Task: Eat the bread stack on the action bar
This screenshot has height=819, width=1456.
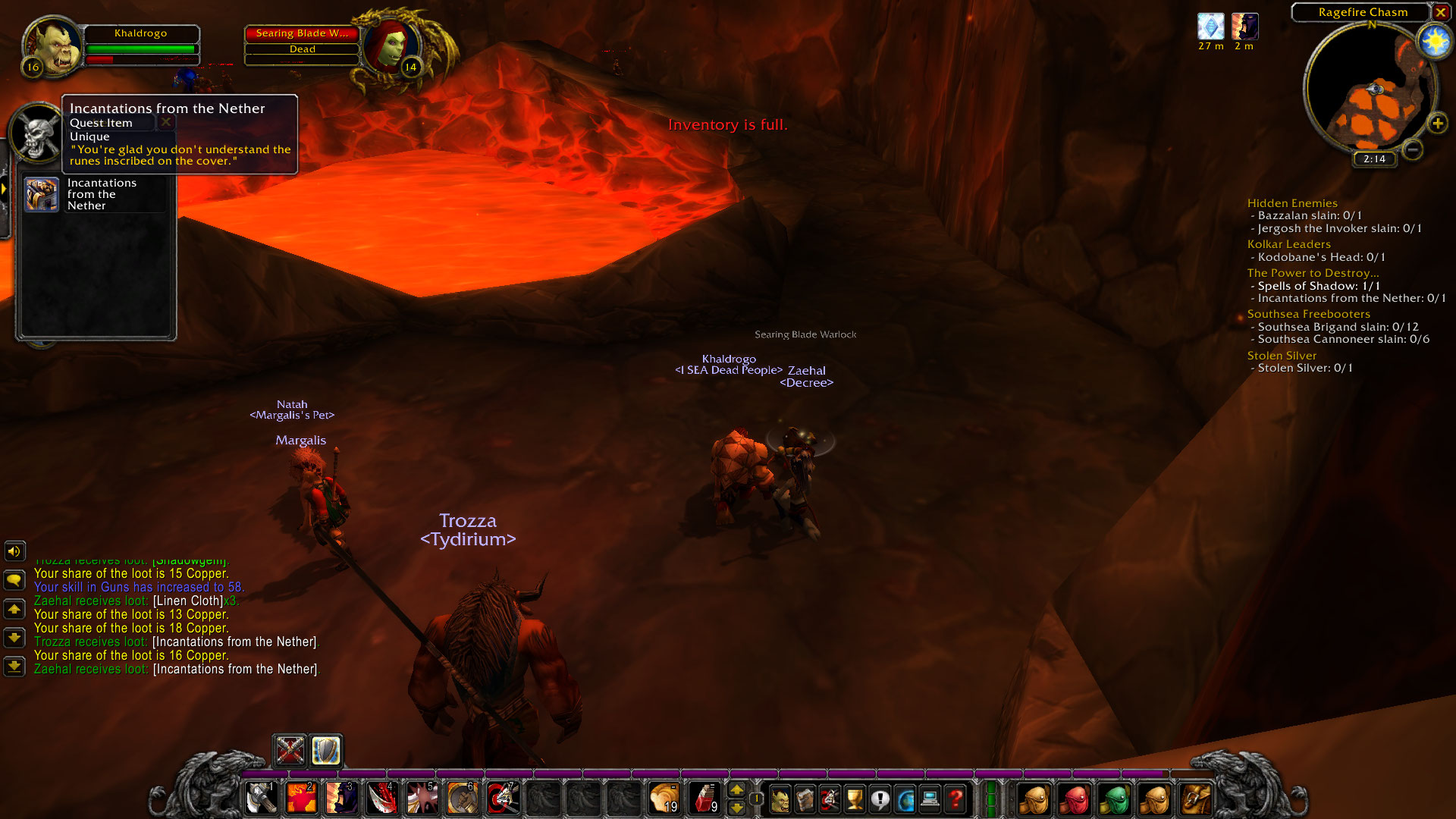Action: click(664, 798)
